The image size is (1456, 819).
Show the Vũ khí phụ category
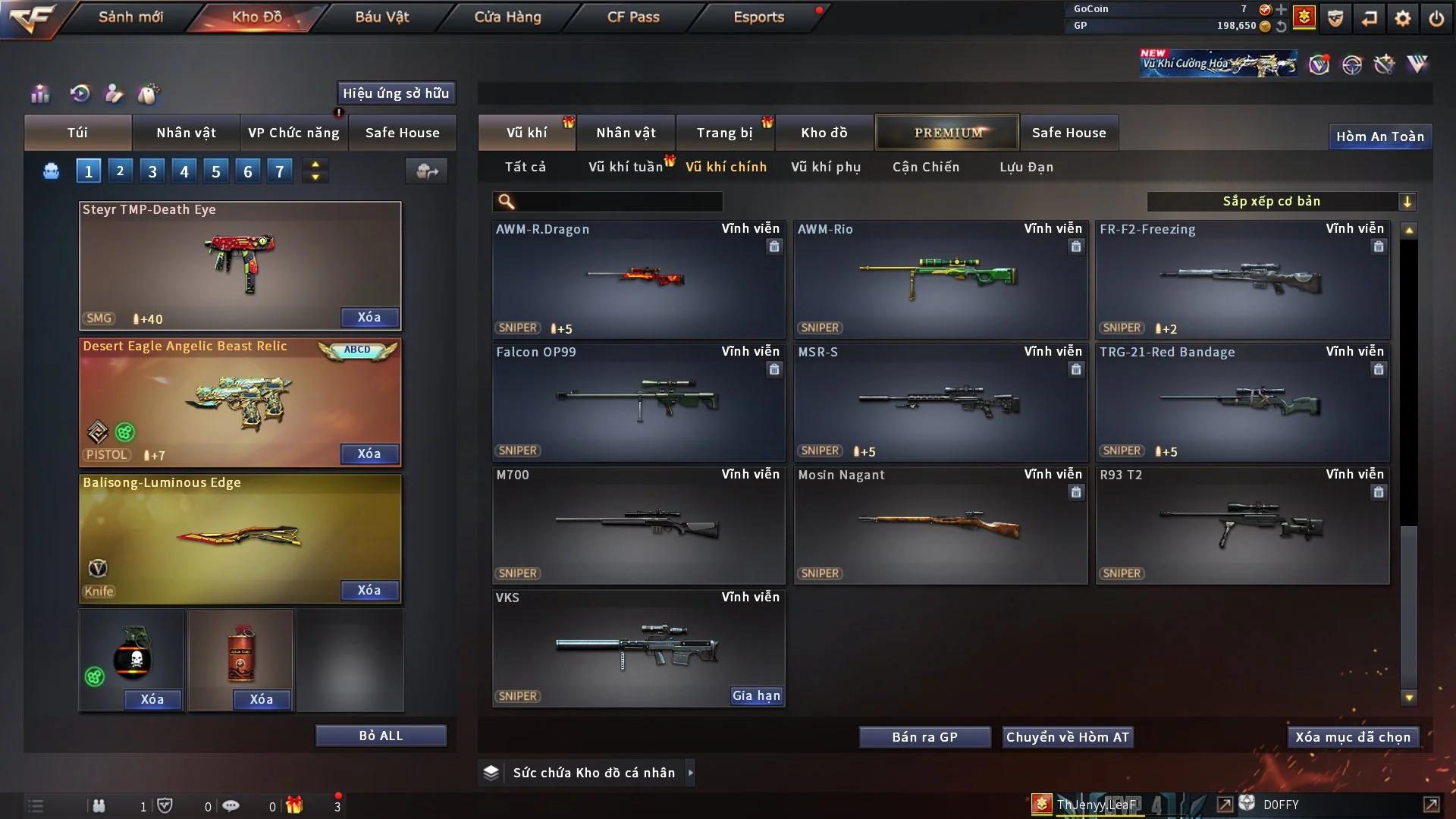[x=825, y=167]
